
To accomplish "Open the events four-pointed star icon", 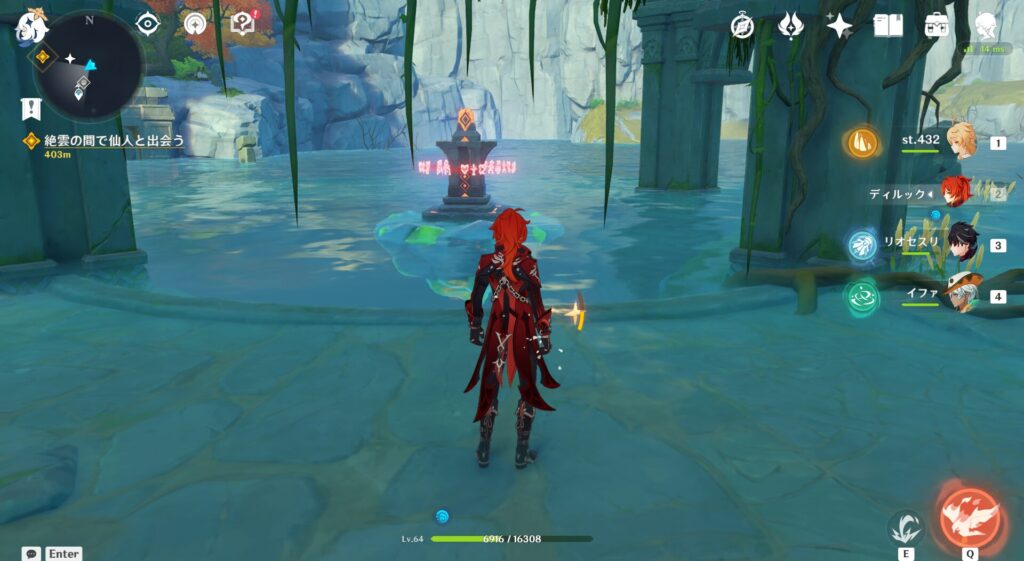I will tap(839, 26).
